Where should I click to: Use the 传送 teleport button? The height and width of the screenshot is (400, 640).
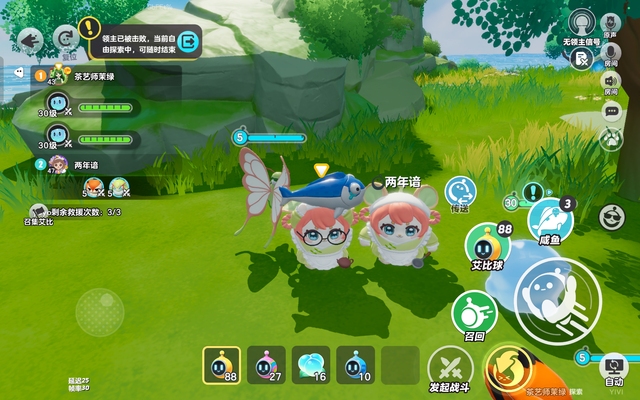coord(460,192)
